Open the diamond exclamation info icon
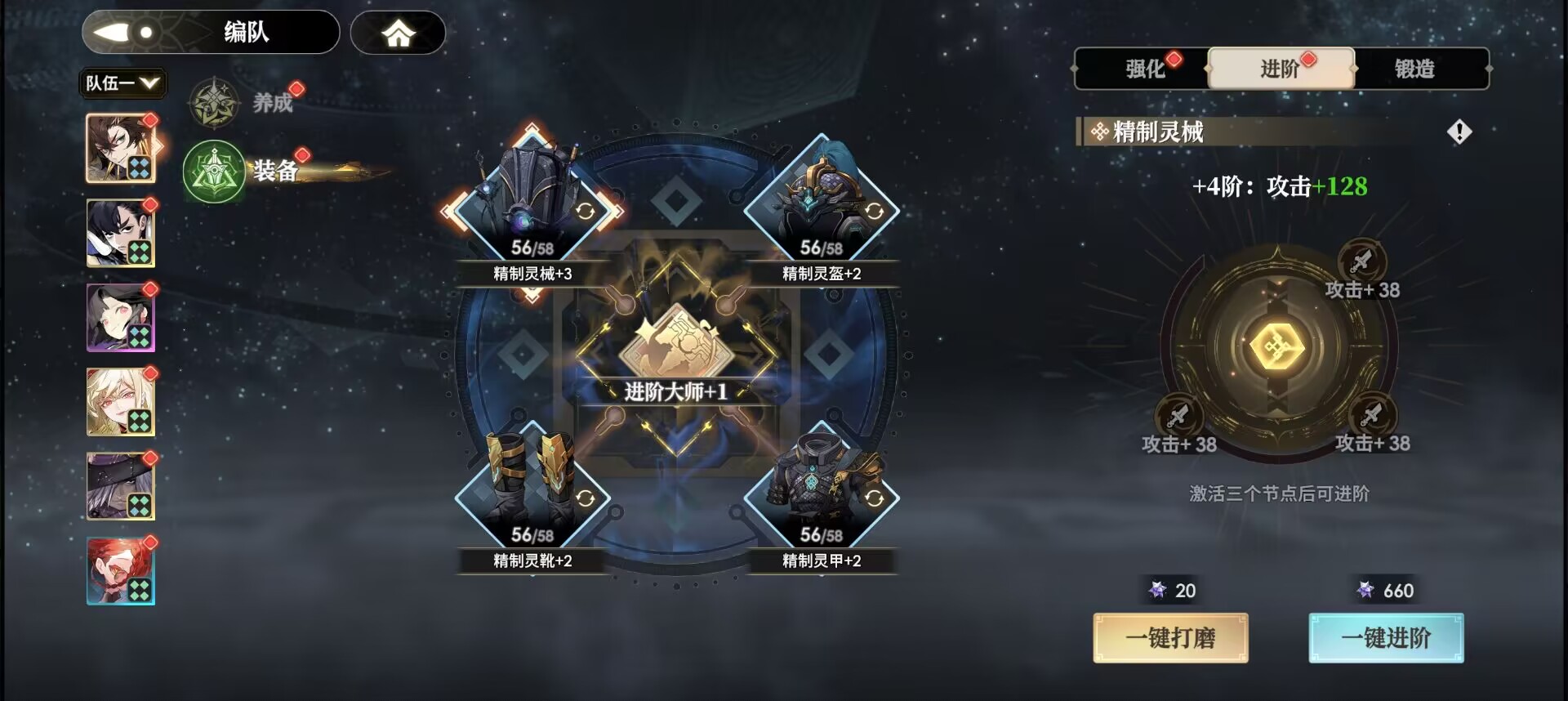 tap(1459, 132)
